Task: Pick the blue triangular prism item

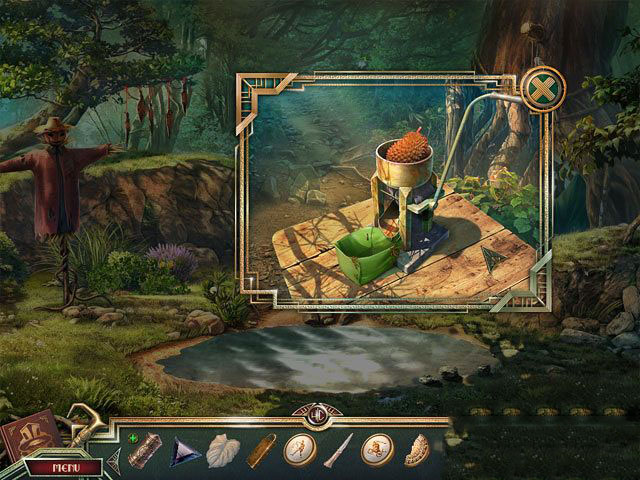Action: pos(186,450)
